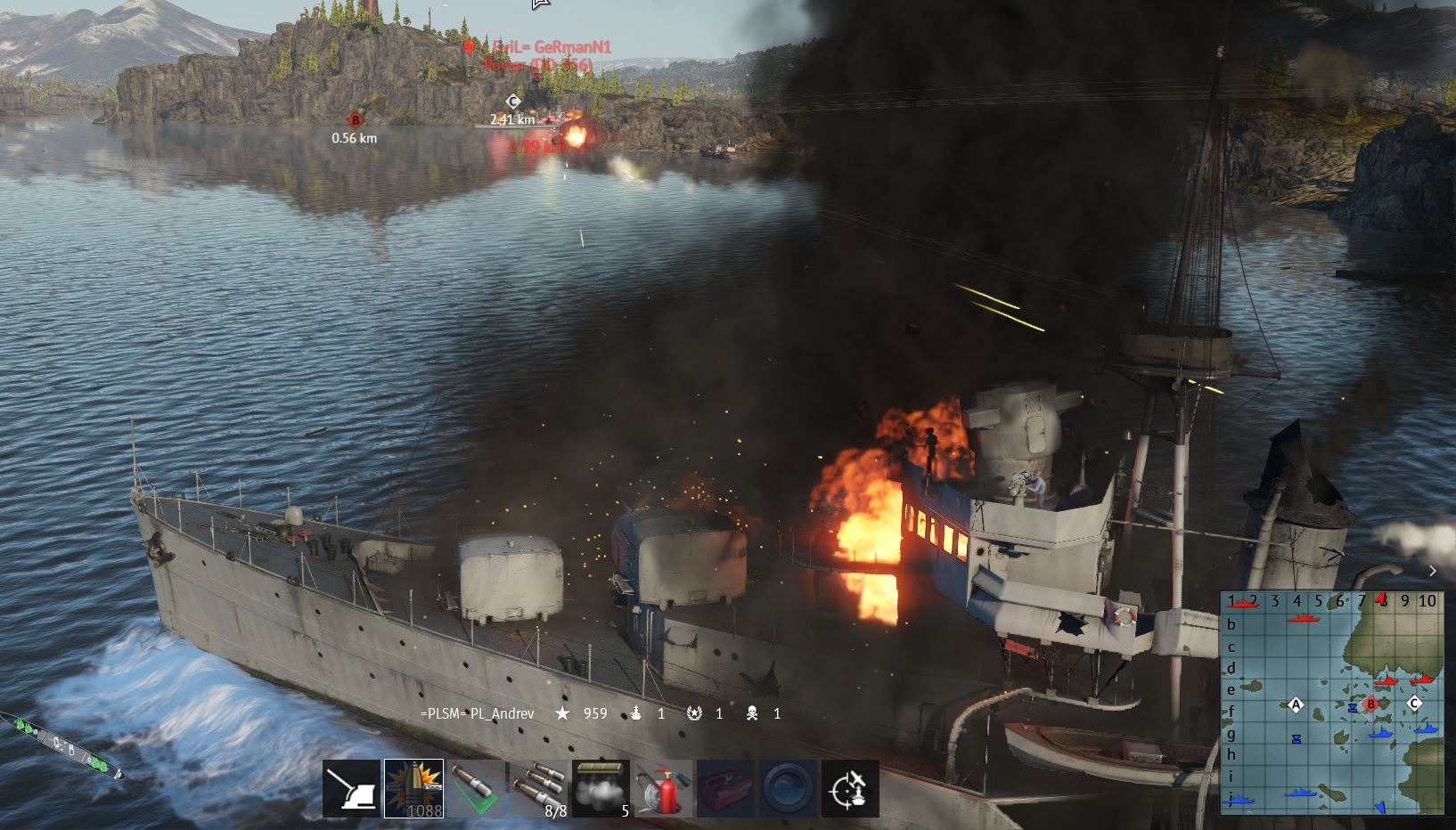The image size is (1456, 830).
Task: Select the single torpedo launch slot
Action: coord(476,788)
